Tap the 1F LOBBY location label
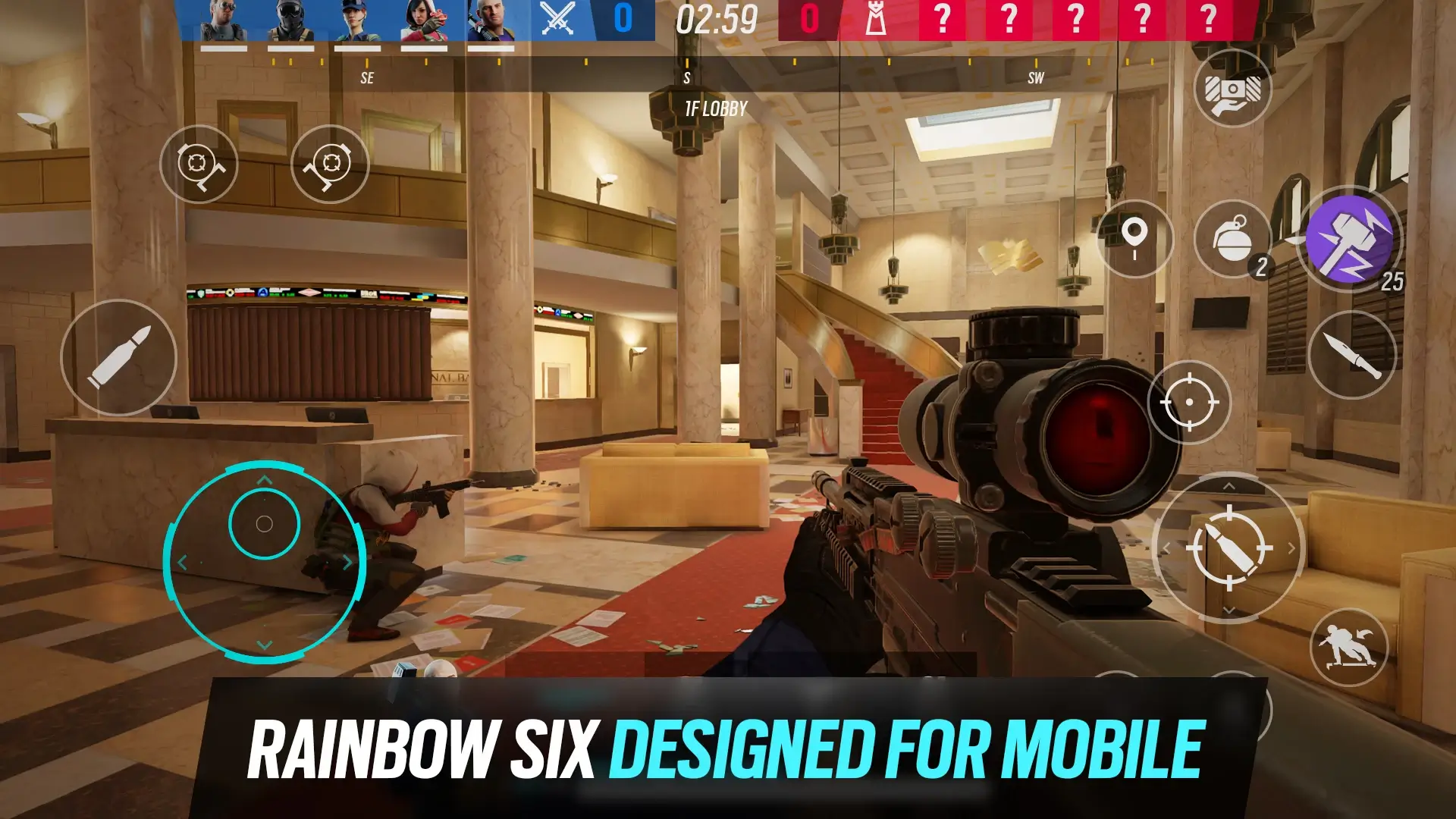Viewport: 1456px width, 819px height. 715,107
